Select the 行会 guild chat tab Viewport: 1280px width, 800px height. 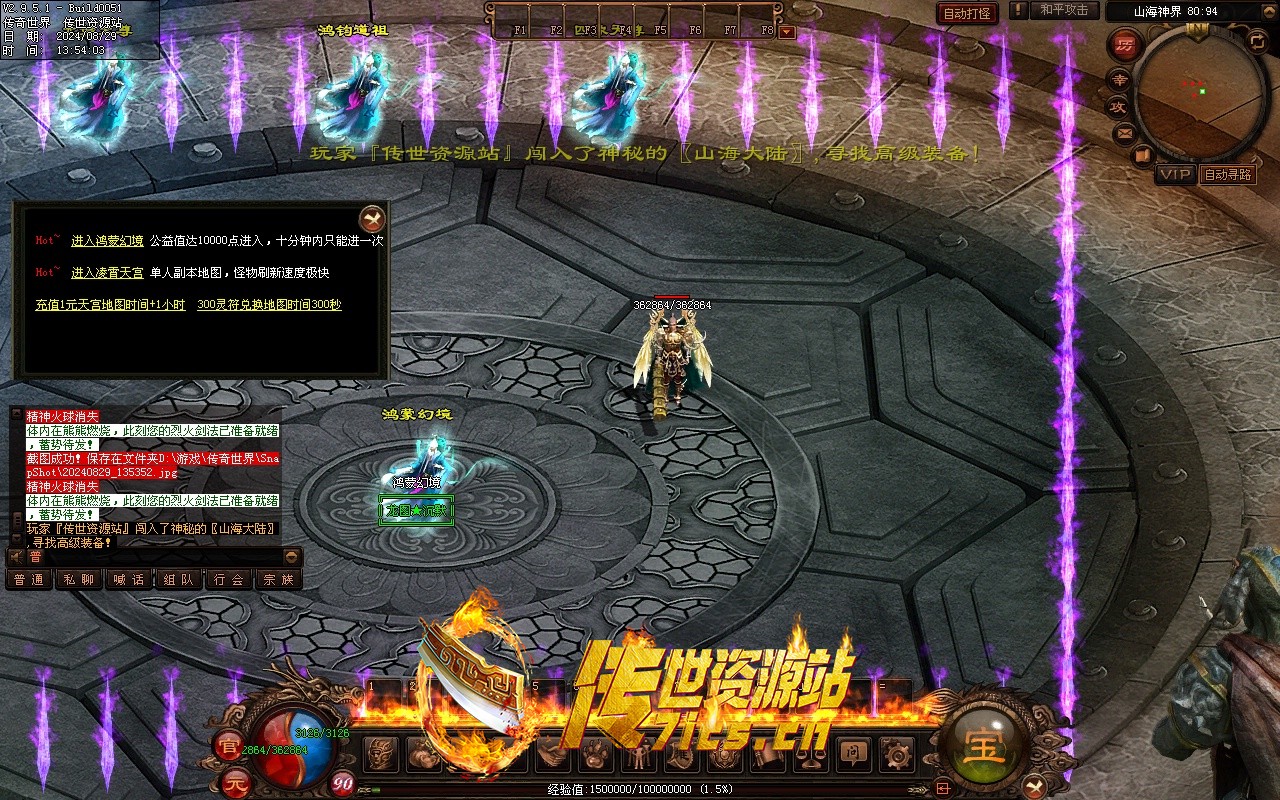coord(229,580)
